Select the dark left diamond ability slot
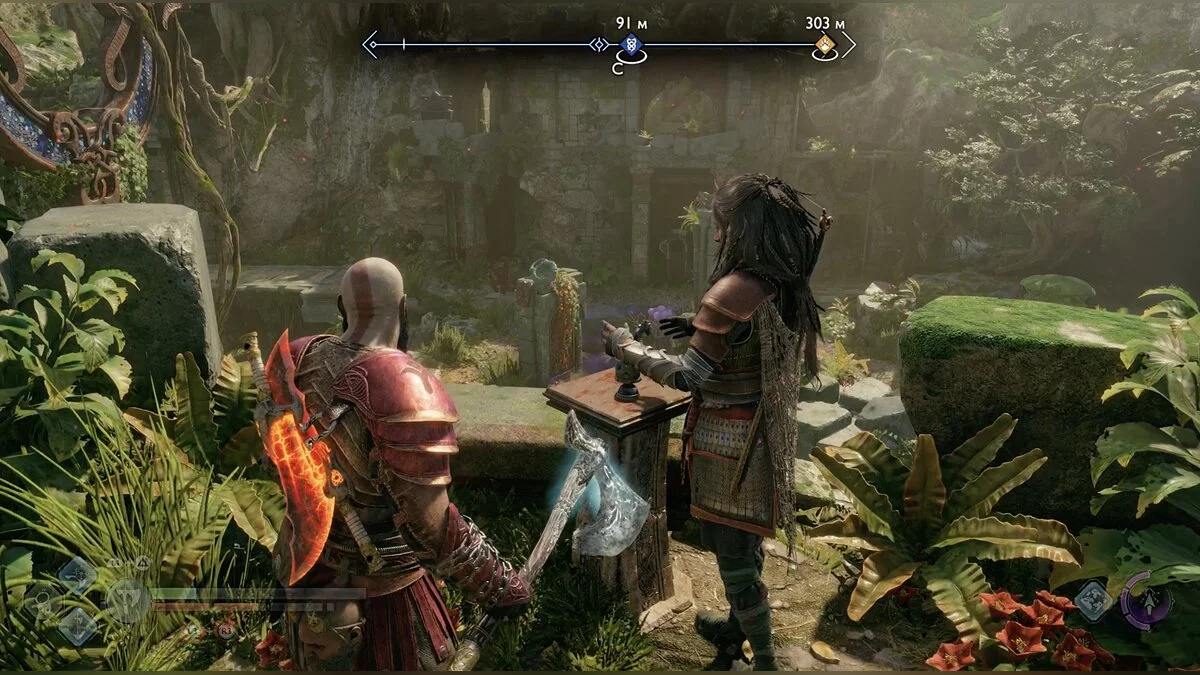The width and height of the screenshot is (1200, 675). point(43,601)
